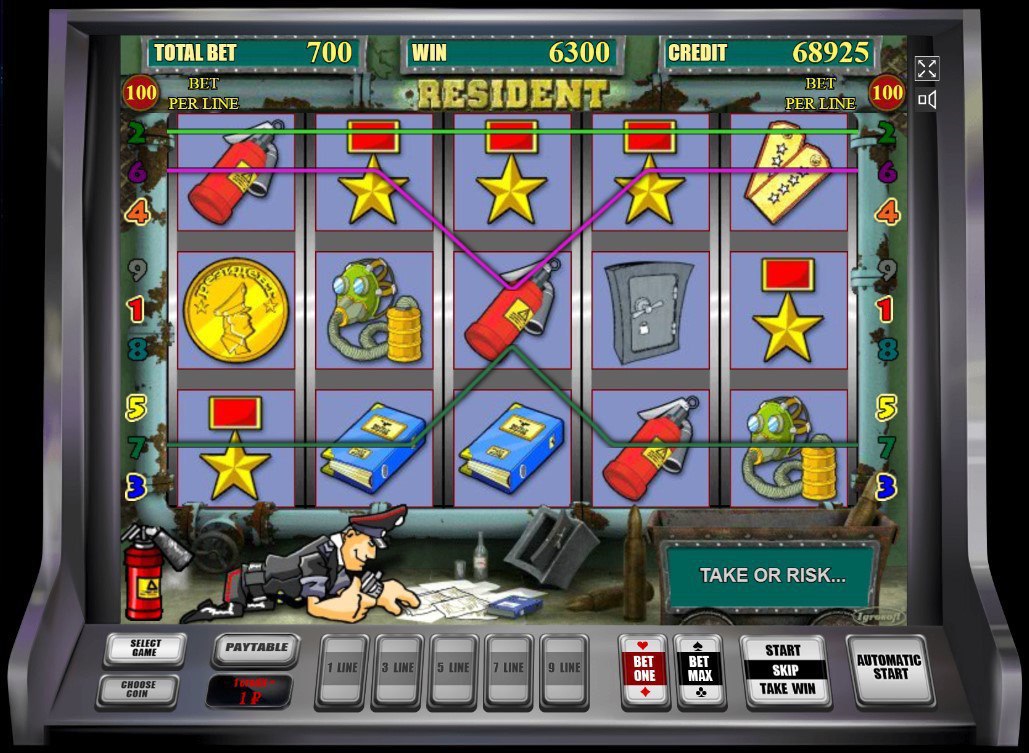Image resolution: width=1029 pixels, height=753 pixels.
Task: Pick the 7 Line button
Action: coord(509,668)
